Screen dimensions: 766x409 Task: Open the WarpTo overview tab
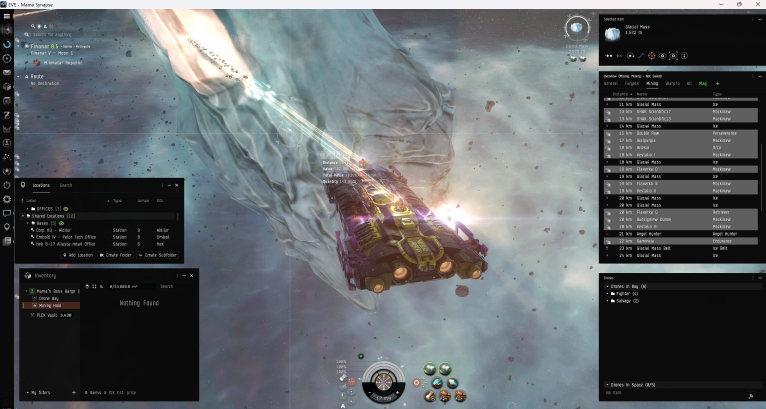click(673, 83)
